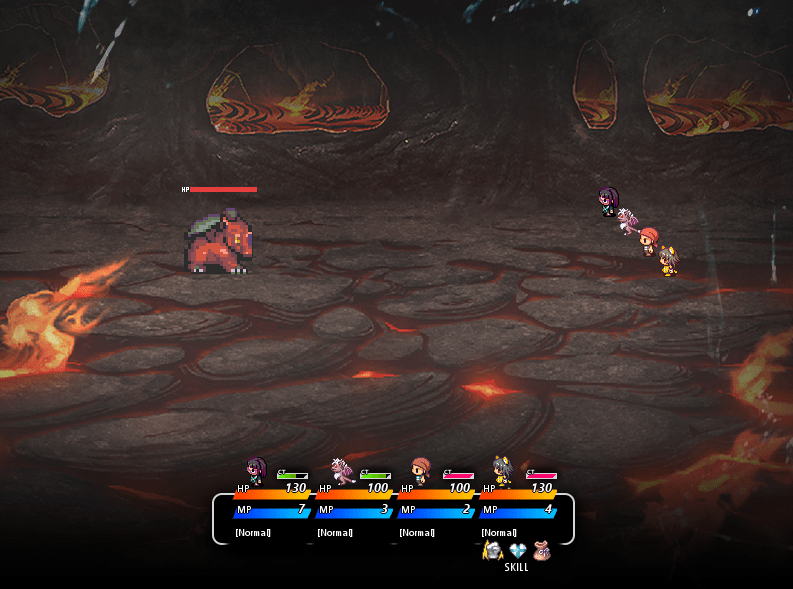Choose the crystal heart Skill command
This screenshot has height=589, width=793.
tap(517, 551)
